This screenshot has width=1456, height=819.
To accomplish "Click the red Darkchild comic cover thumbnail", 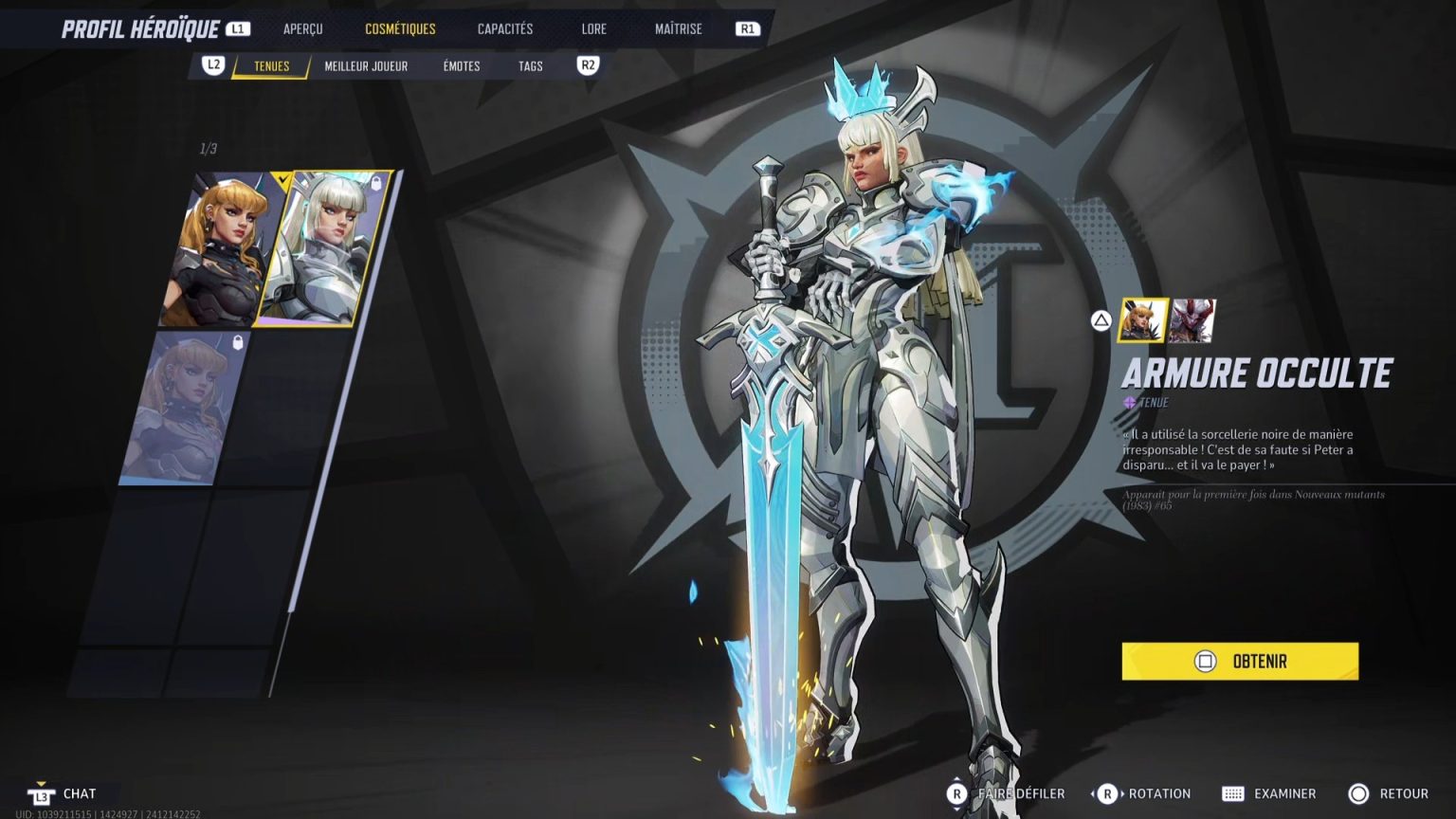I will [x=1191, y=319].
